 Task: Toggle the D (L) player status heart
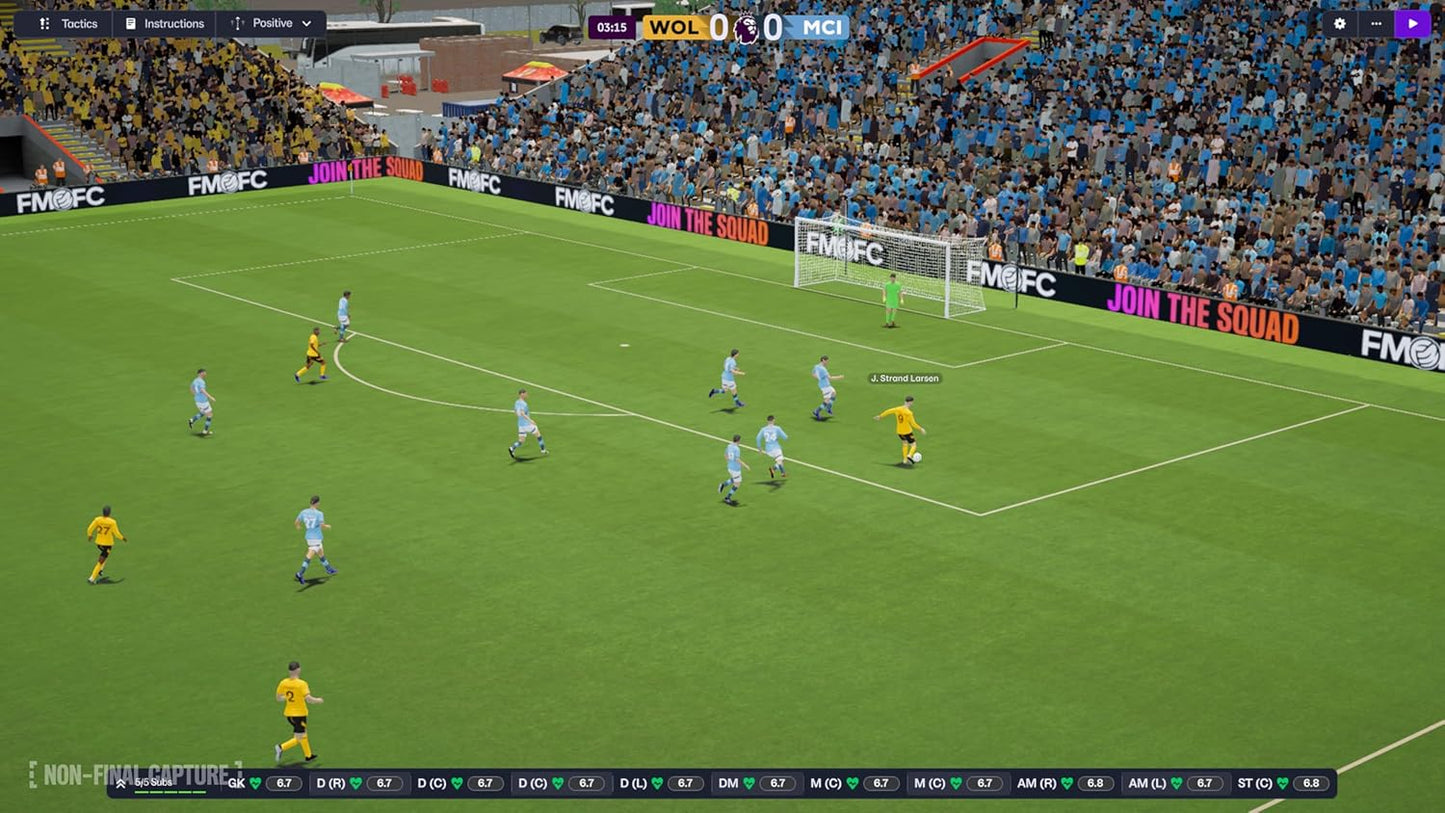(x=659, y=783)
